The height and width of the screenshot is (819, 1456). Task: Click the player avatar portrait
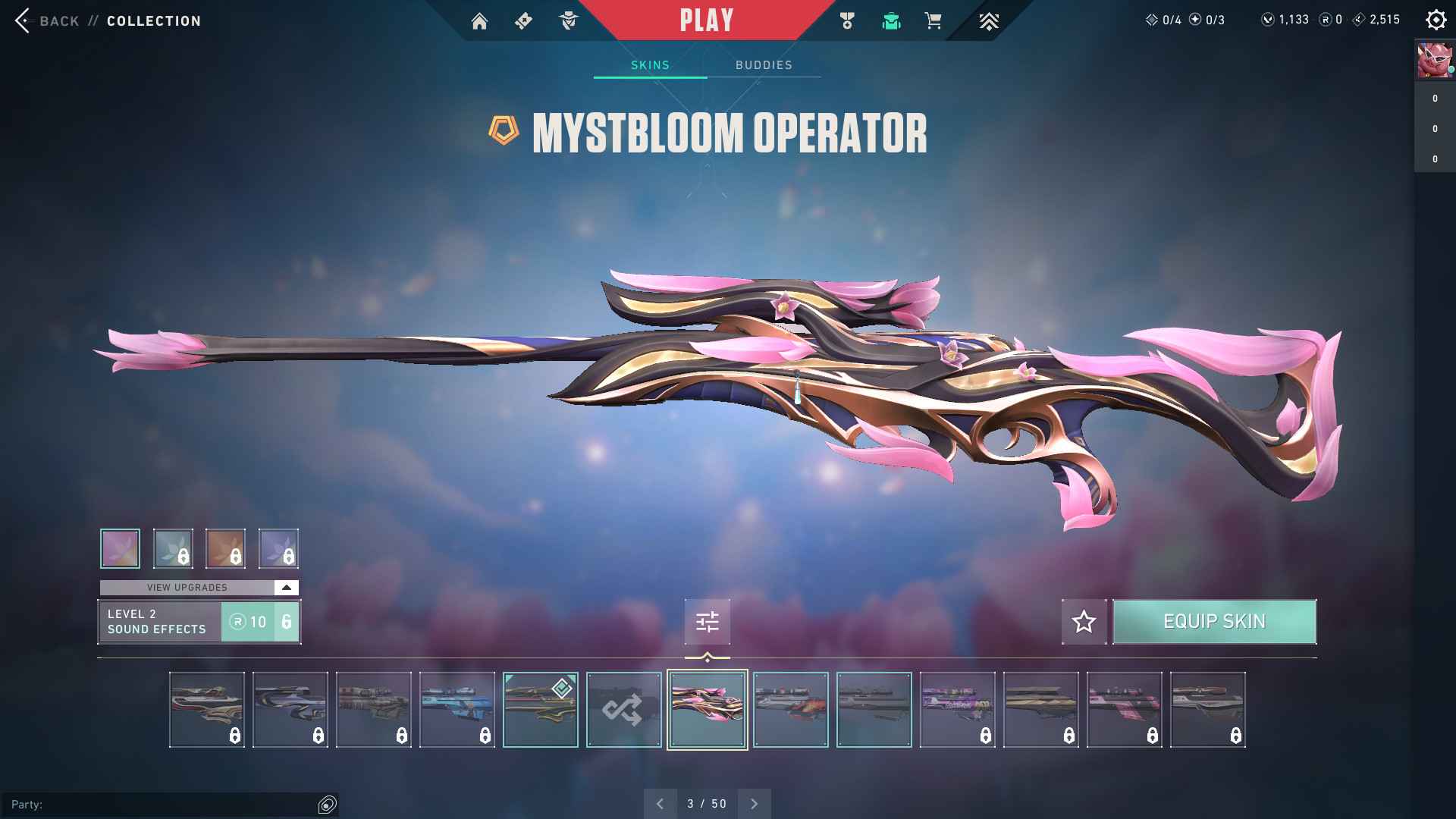(x=1434, y=61)
